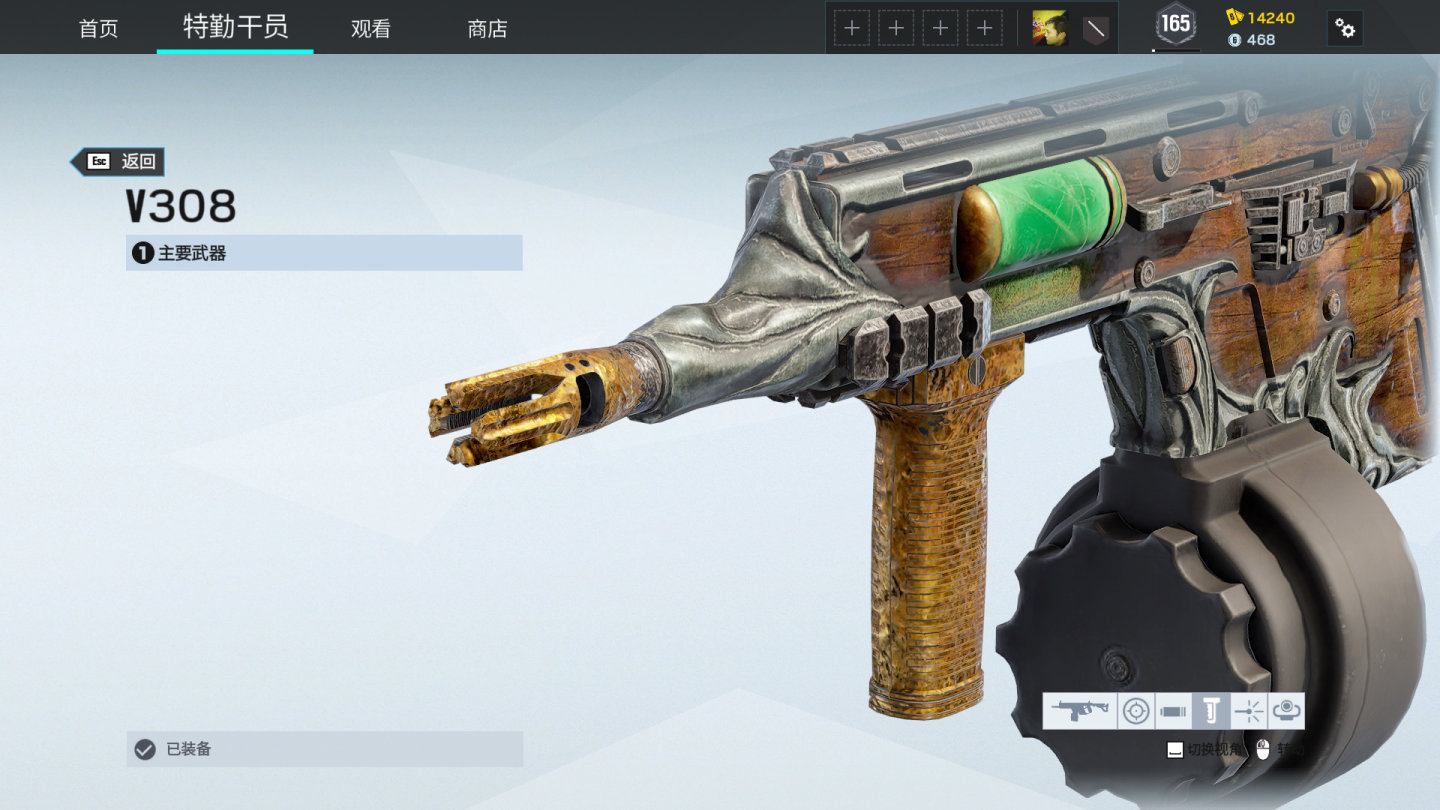Select the vertical grip attachment icon
Viewport: 1440px width, 810px height.
click(1211, 711)
